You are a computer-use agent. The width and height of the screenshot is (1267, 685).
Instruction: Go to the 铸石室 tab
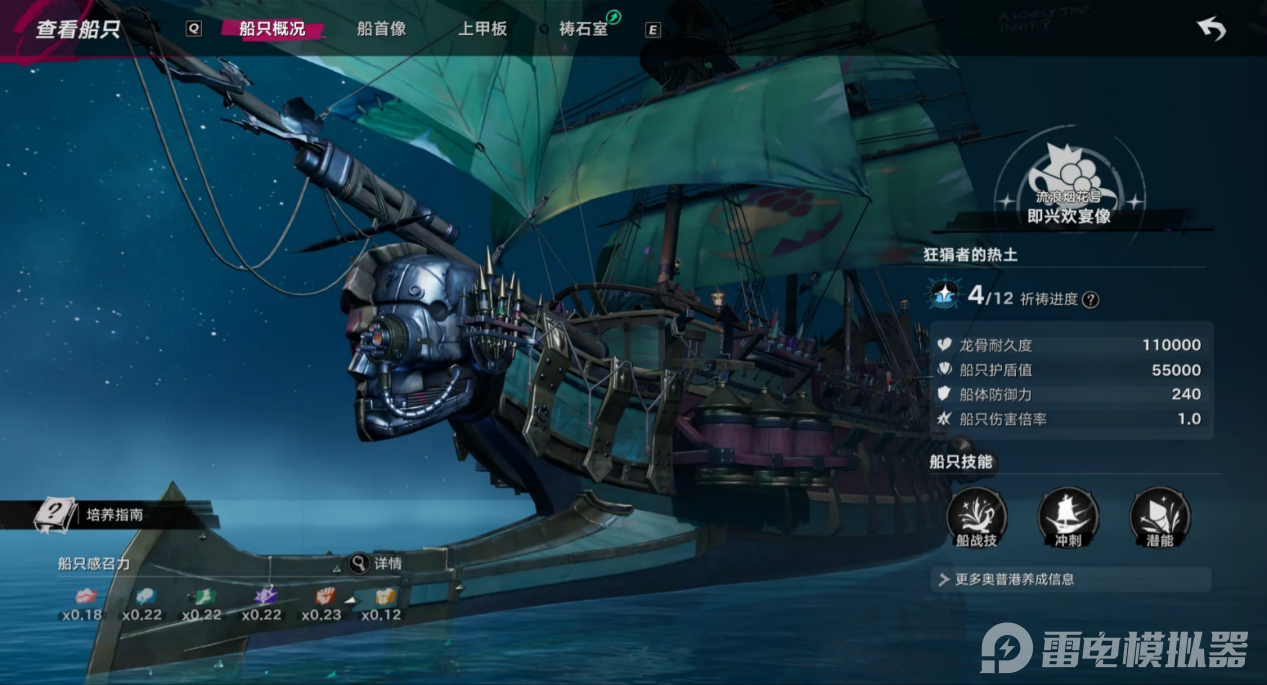pyautogui.click(x=584, y=29)
